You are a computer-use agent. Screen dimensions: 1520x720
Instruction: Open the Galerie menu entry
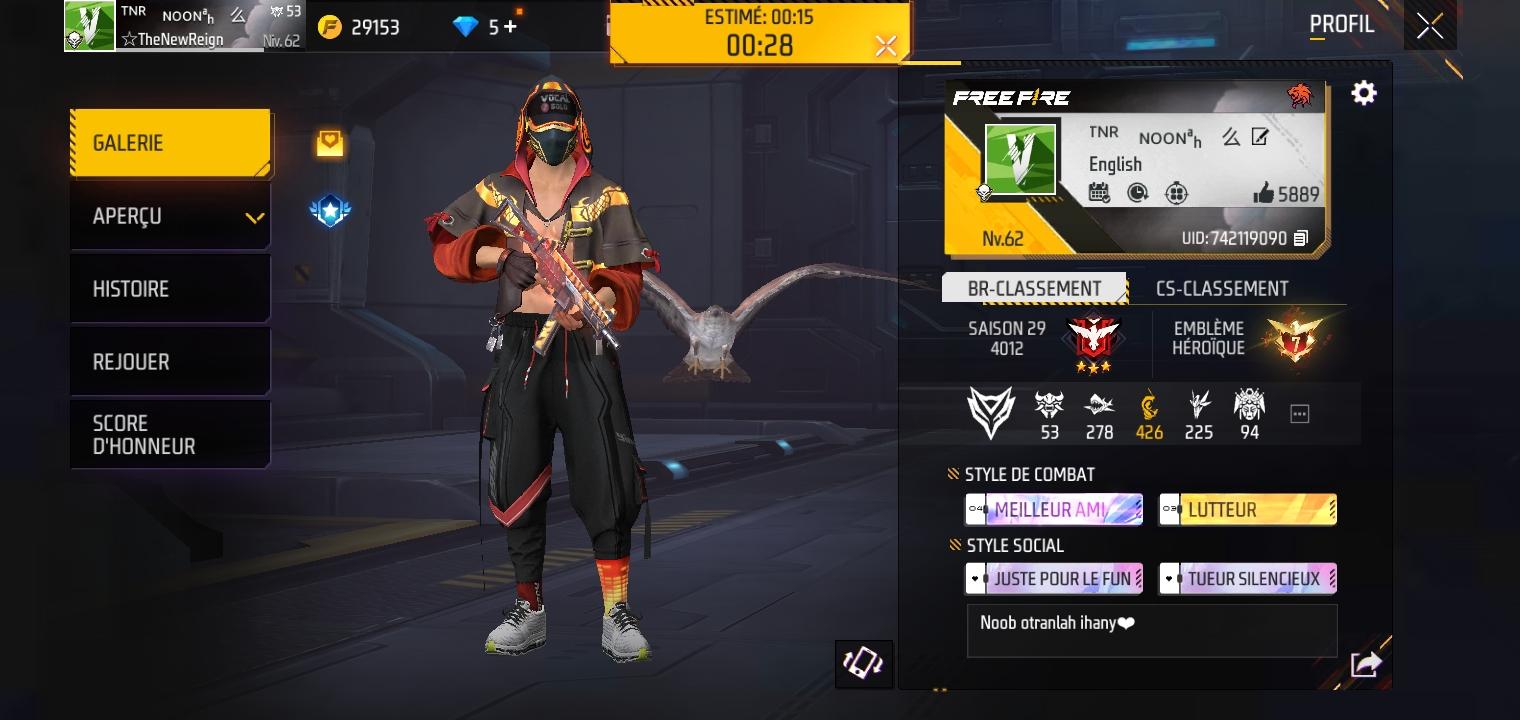tap(170, 143)
